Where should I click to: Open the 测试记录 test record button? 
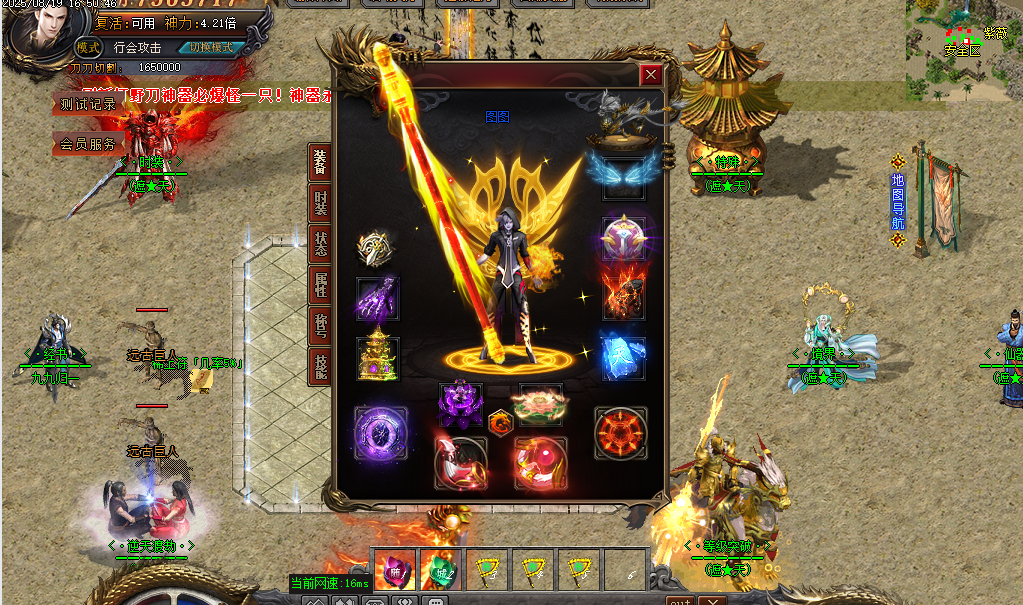pyautogui.click(x=88, y=104)
